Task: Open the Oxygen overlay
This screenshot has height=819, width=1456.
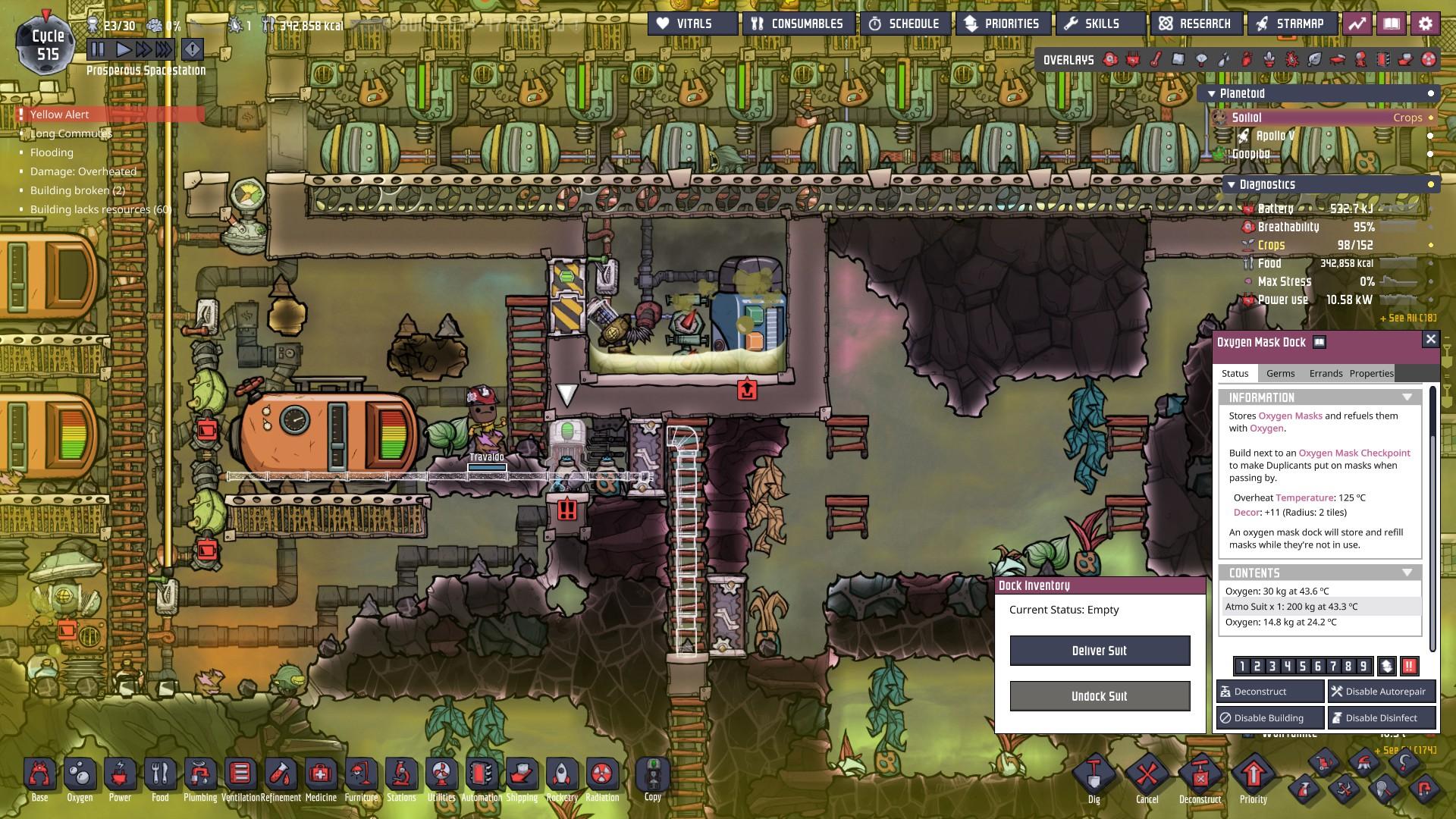Action: pos(1109,58)
